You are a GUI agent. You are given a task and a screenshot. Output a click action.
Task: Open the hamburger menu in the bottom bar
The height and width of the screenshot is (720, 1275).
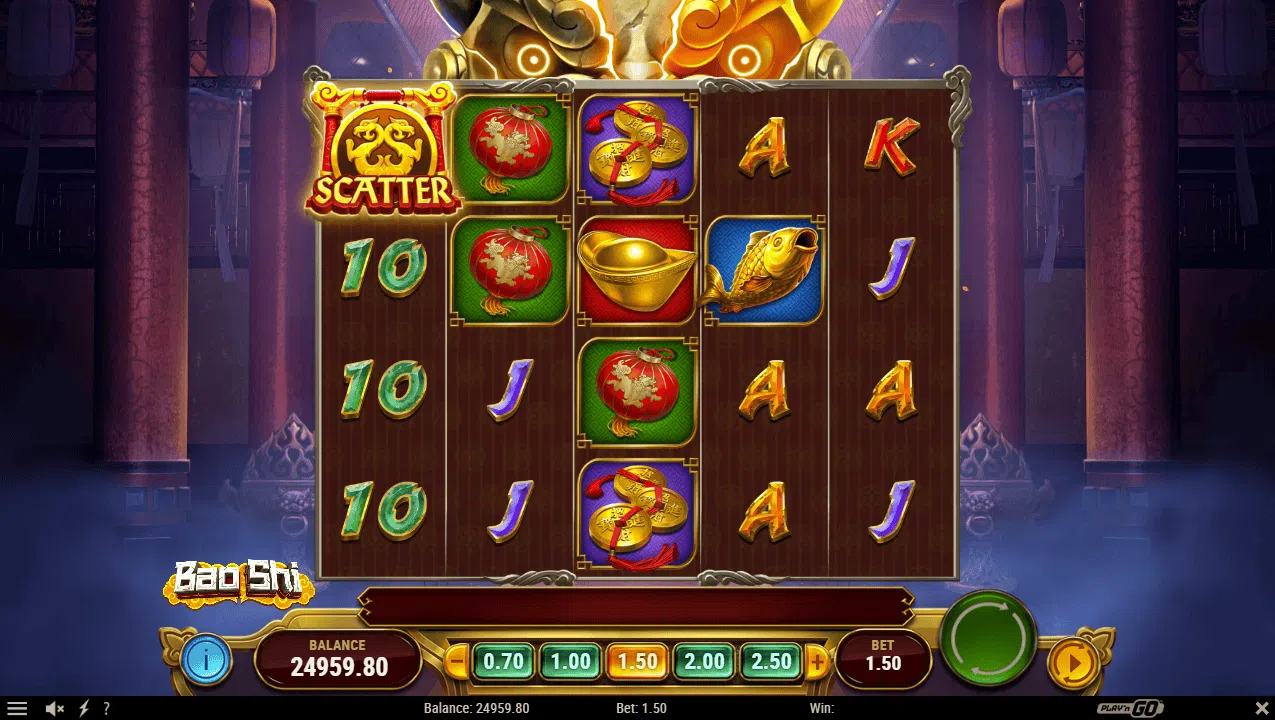pyautogui.click(x=17, y=708)
